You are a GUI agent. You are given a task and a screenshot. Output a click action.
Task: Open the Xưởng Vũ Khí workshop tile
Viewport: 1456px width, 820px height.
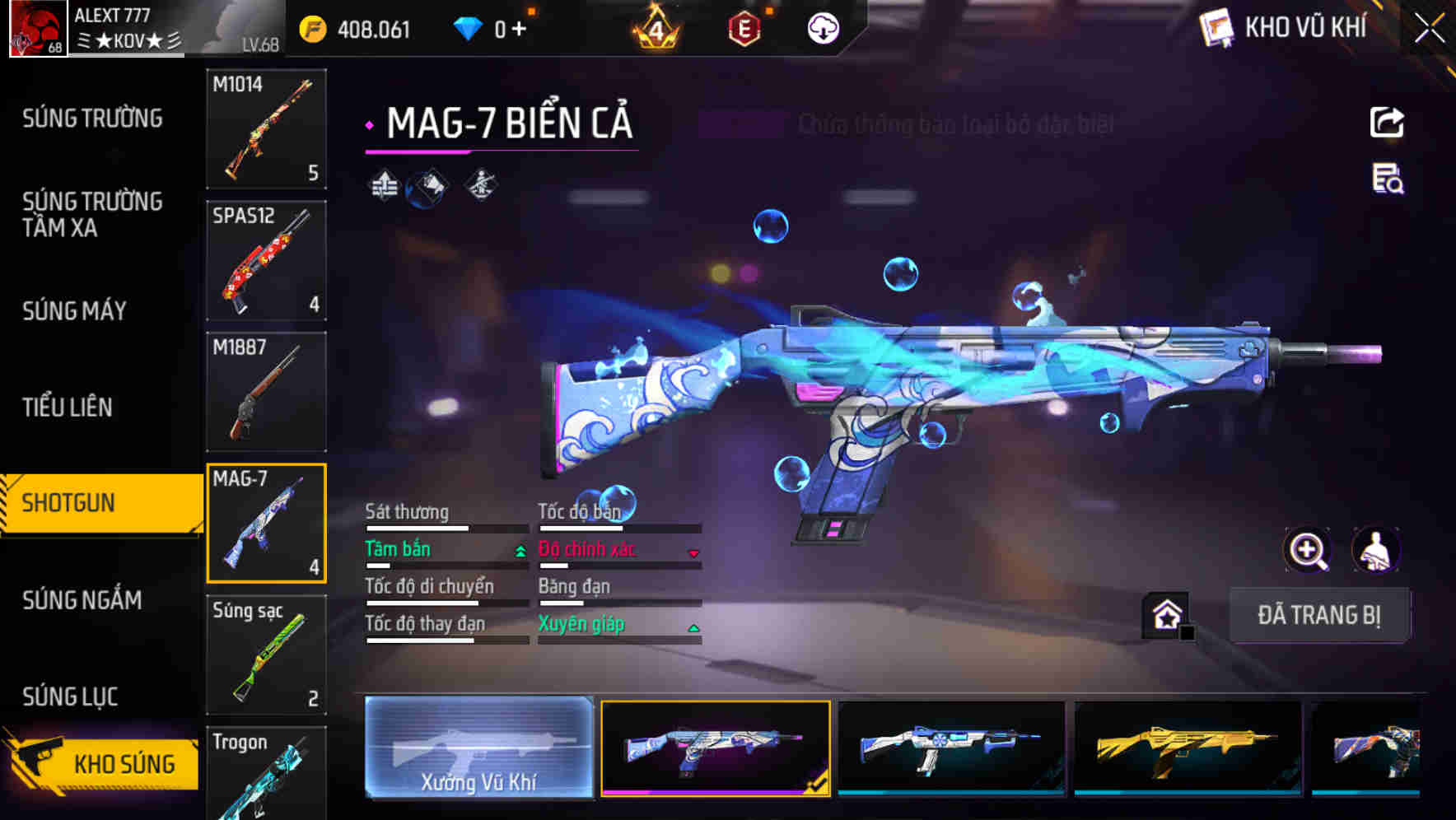[x=478, y=748]
